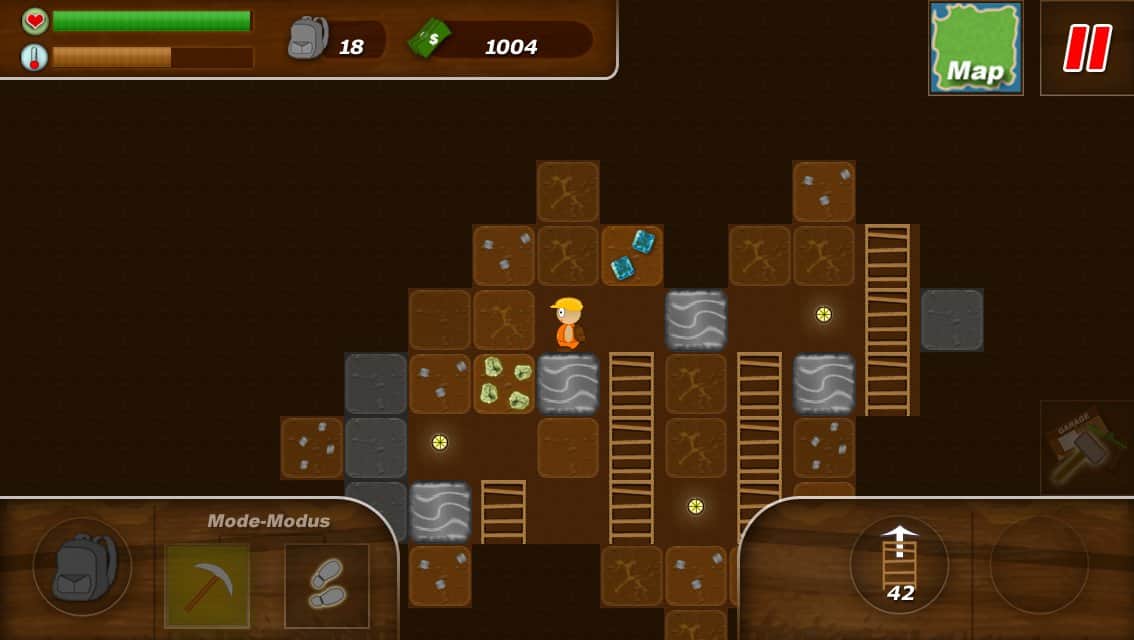
Task: Select the pickaxe dig mode
Action: [206, 585]
